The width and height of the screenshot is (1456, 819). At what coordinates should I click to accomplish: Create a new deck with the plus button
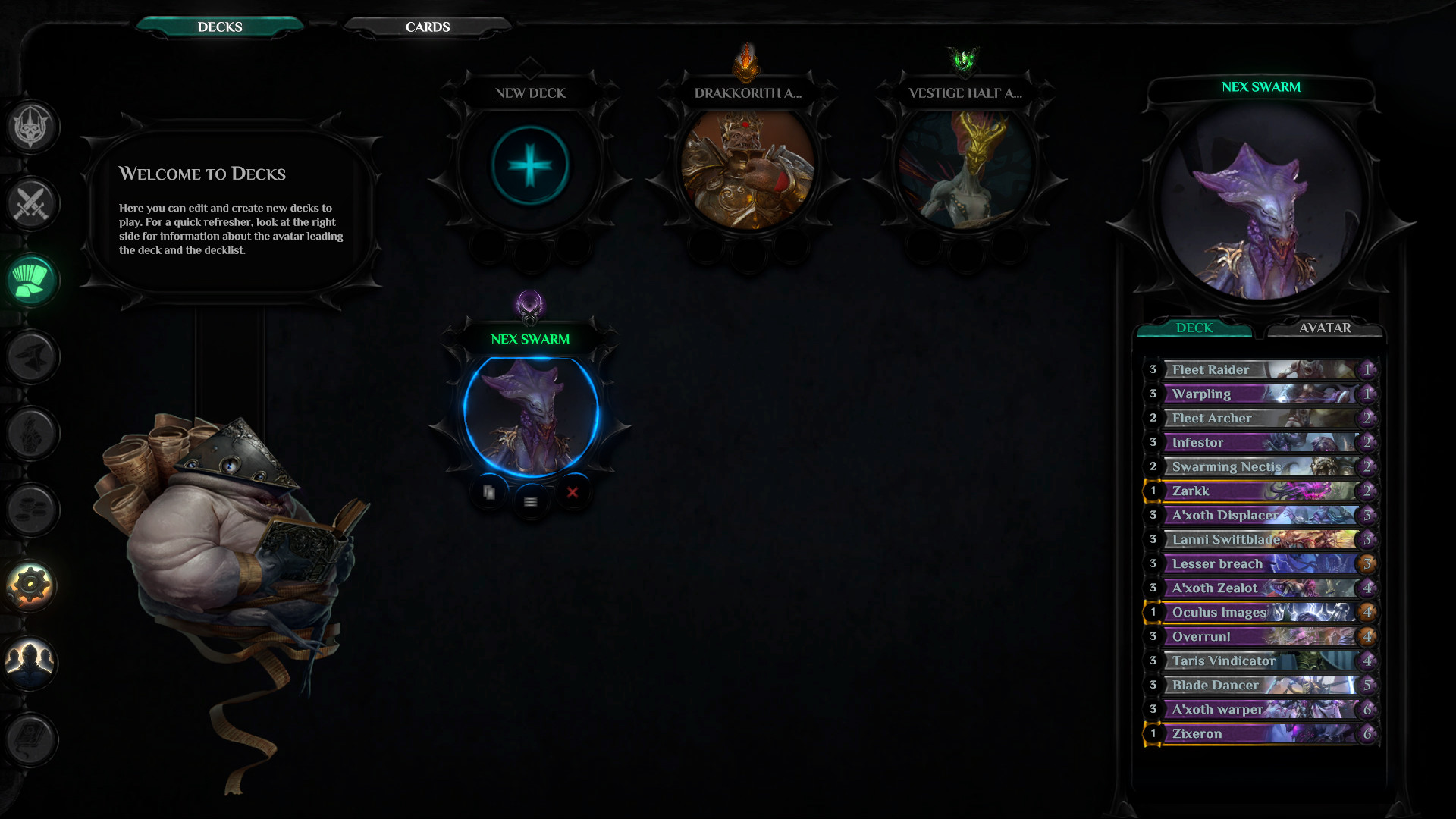click(x=530, y=165)
